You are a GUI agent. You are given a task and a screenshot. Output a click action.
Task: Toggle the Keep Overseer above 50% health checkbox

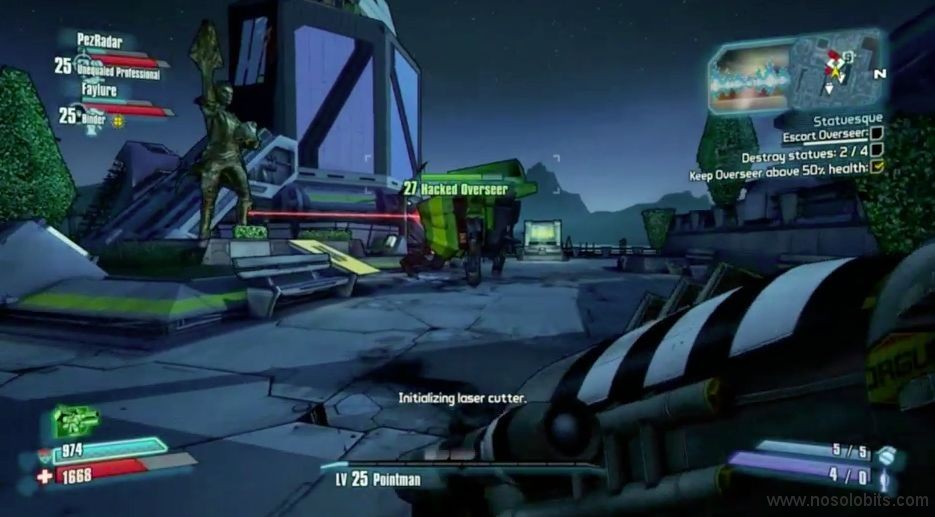click(x=878, y=170)
